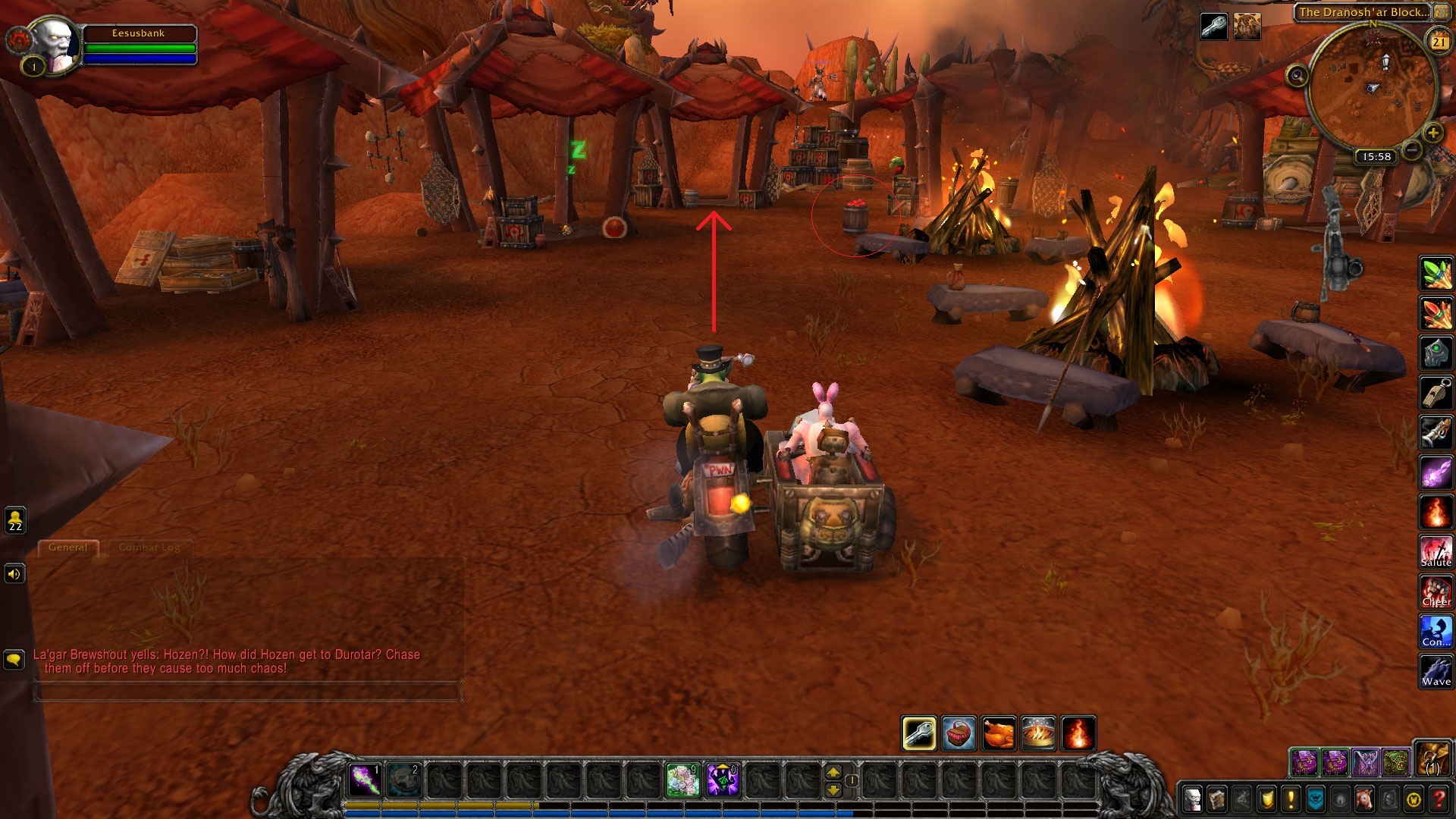Activate the Wave emote button

[x=1436, y=671]
